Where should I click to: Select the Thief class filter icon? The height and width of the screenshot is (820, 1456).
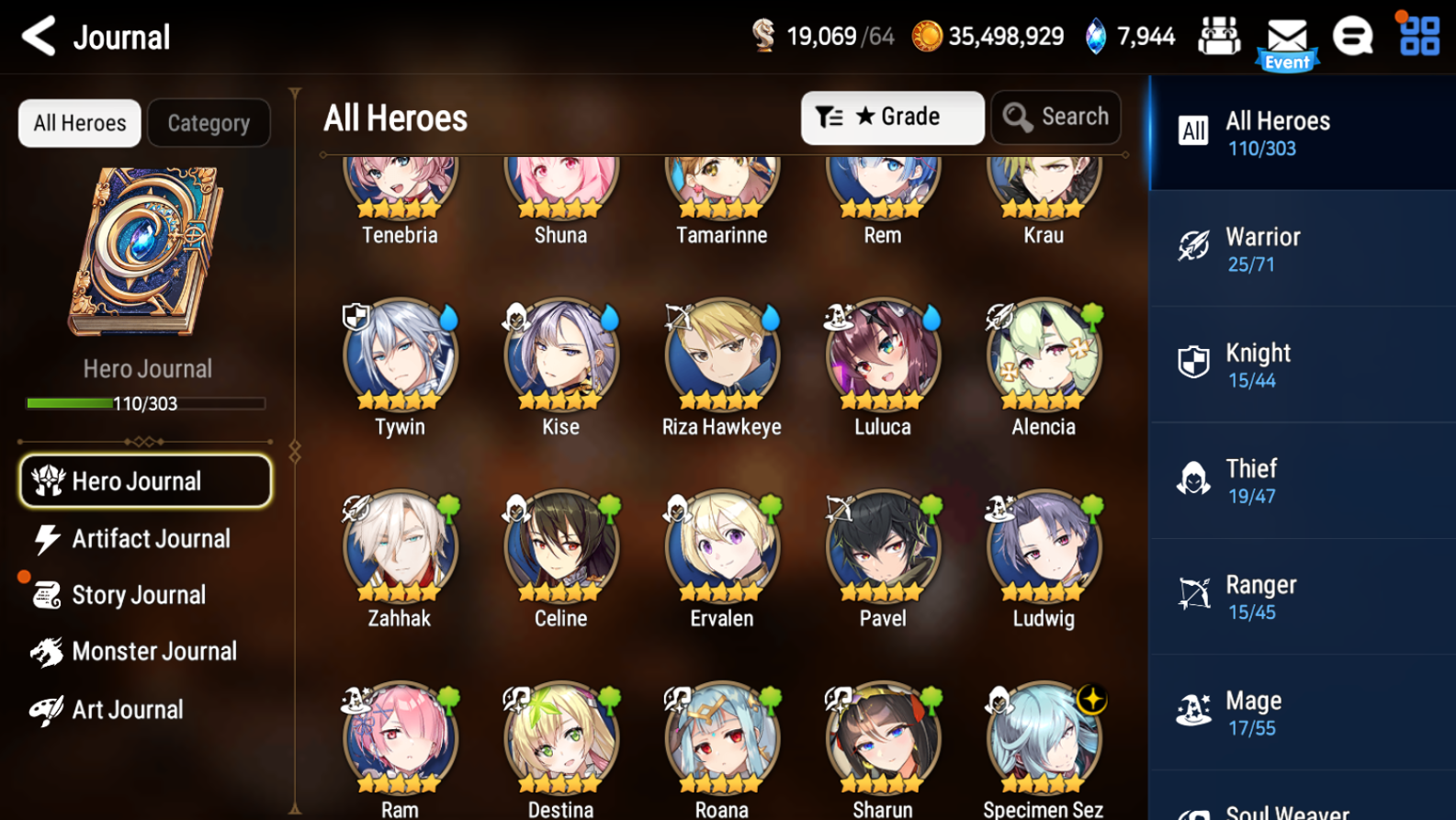[1193, 478]
